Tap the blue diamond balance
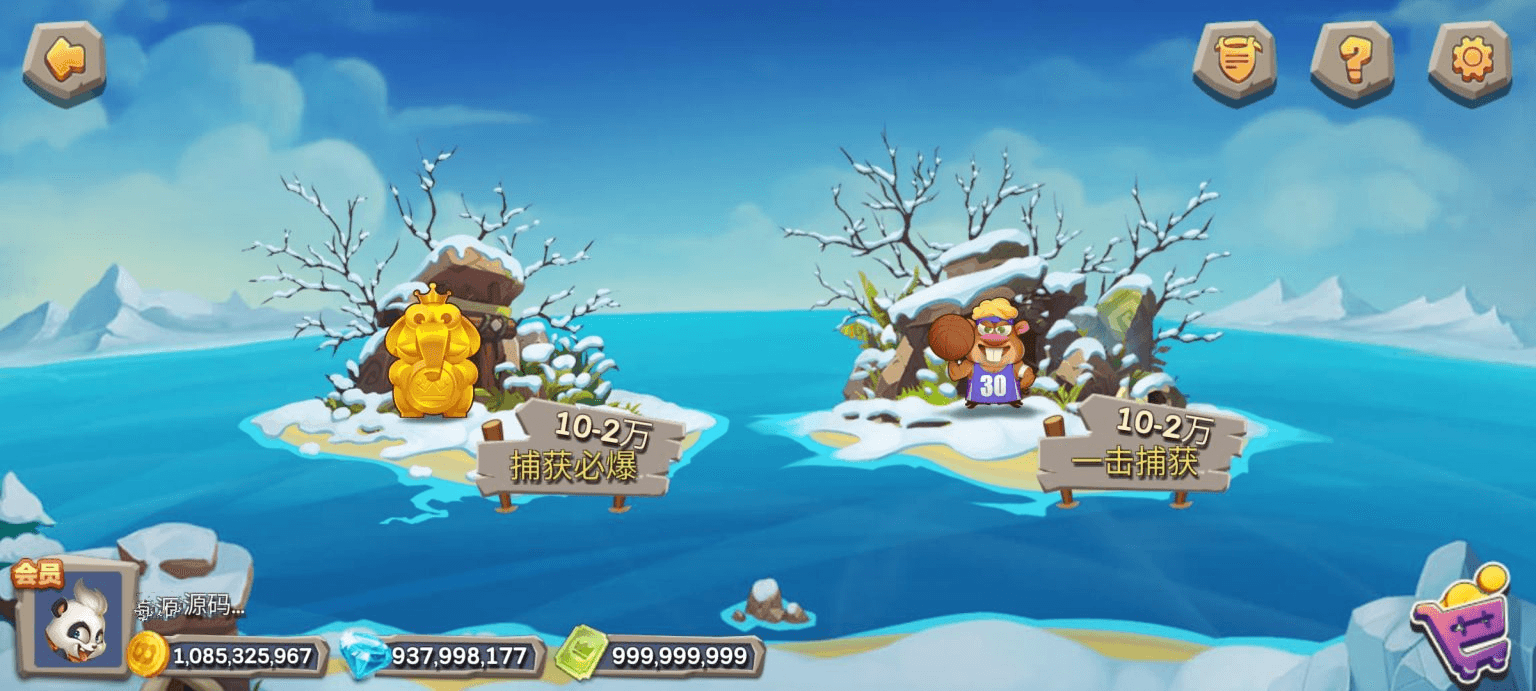This screenshot has height=691, width=1536. tap(446, 656)
